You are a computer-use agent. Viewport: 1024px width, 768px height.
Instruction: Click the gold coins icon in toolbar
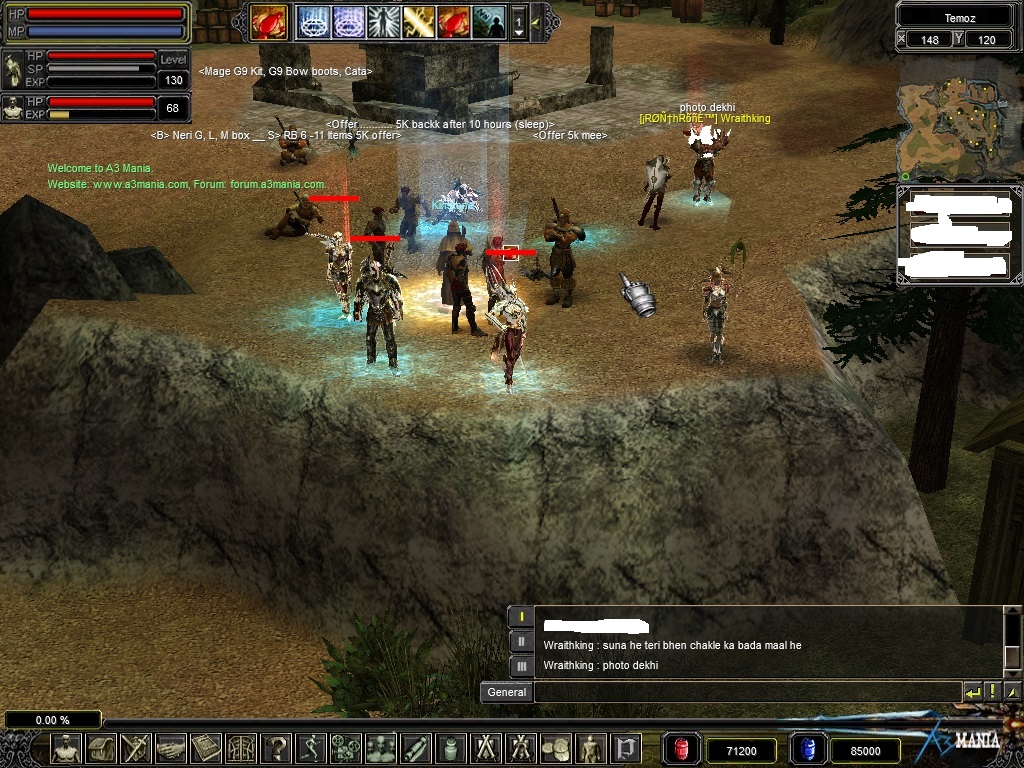(556, 748)
